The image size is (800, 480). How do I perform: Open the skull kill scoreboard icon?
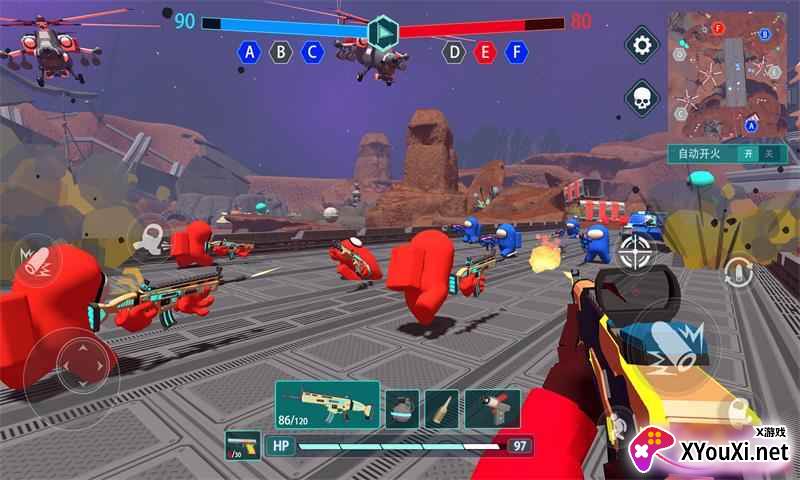click(x=642, y=98)
